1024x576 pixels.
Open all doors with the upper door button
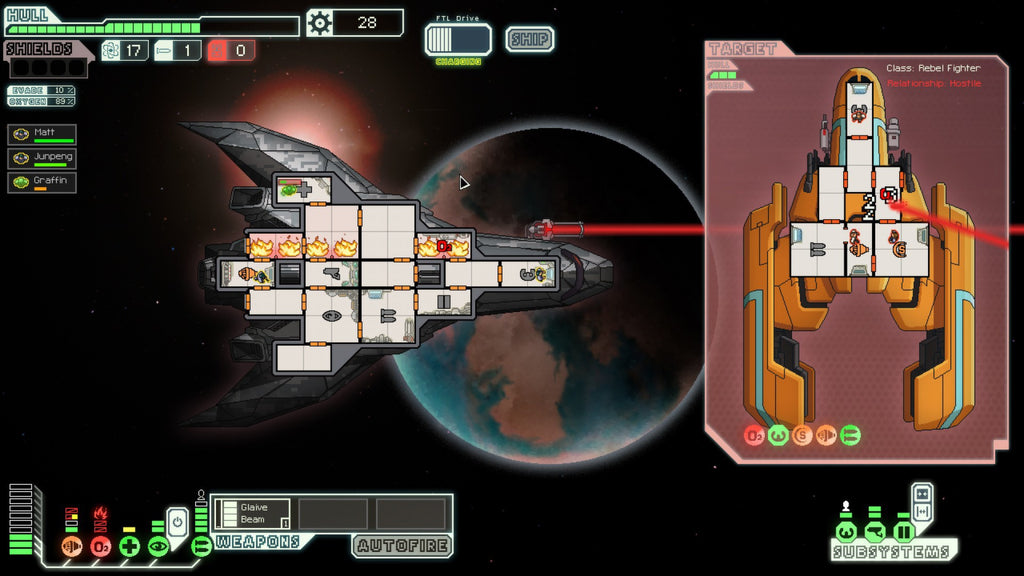pos(922,493)
